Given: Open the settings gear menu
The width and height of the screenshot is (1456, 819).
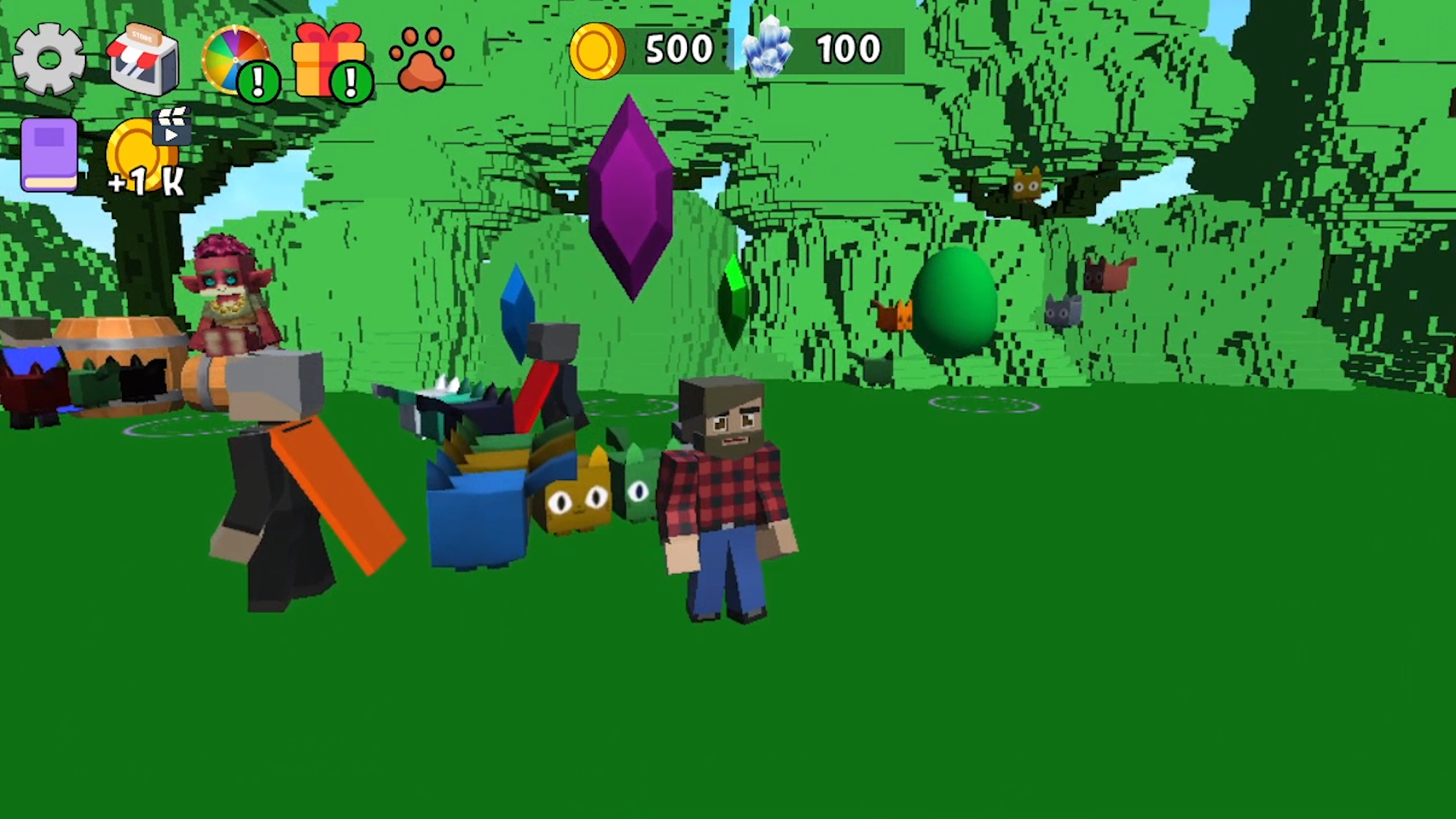Looking at the screenshot, I should (48, 59).
